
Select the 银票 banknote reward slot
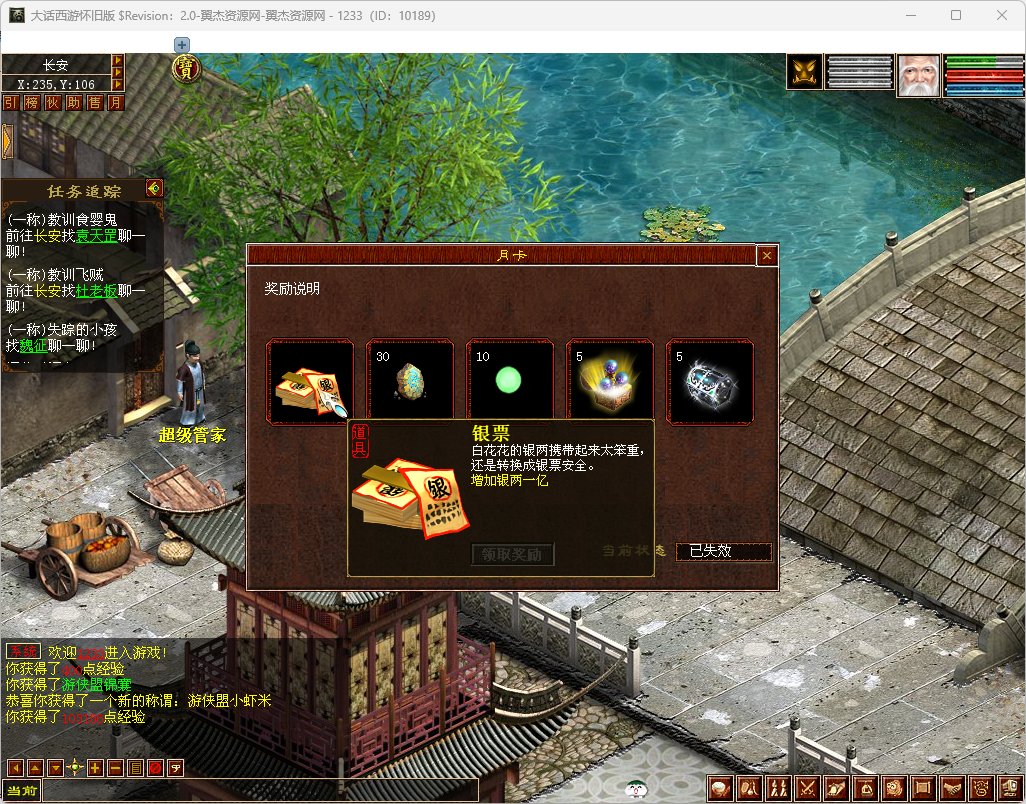click(x=310, y=381)
